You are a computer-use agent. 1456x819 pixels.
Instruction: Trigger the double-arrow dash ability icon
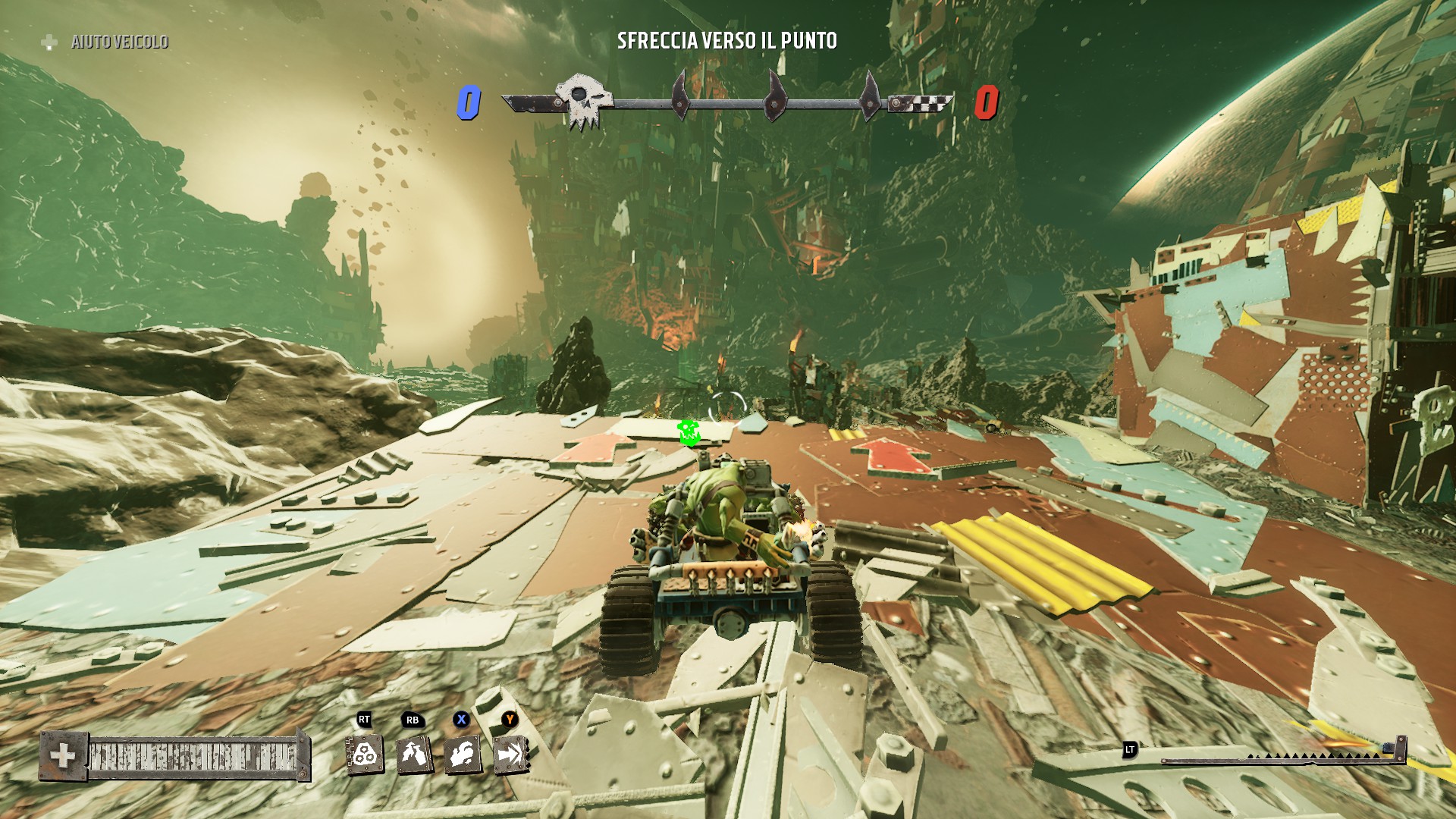[x=511, y=754]
